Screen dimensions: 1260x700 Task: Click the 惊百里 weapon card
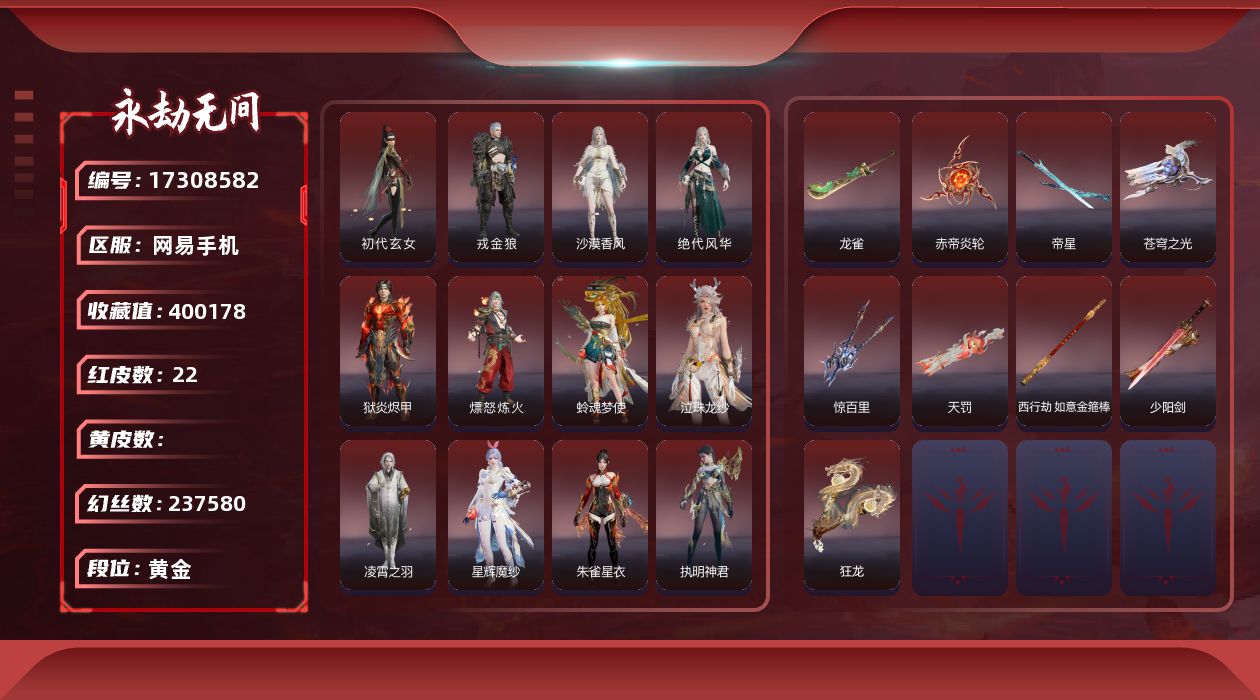(852, 351)
